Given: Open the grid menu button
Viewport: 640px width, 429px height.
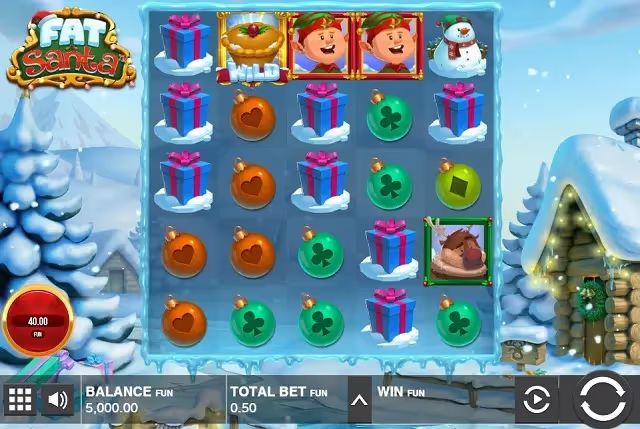Looking at the screenshot, I should pos(20,402).
